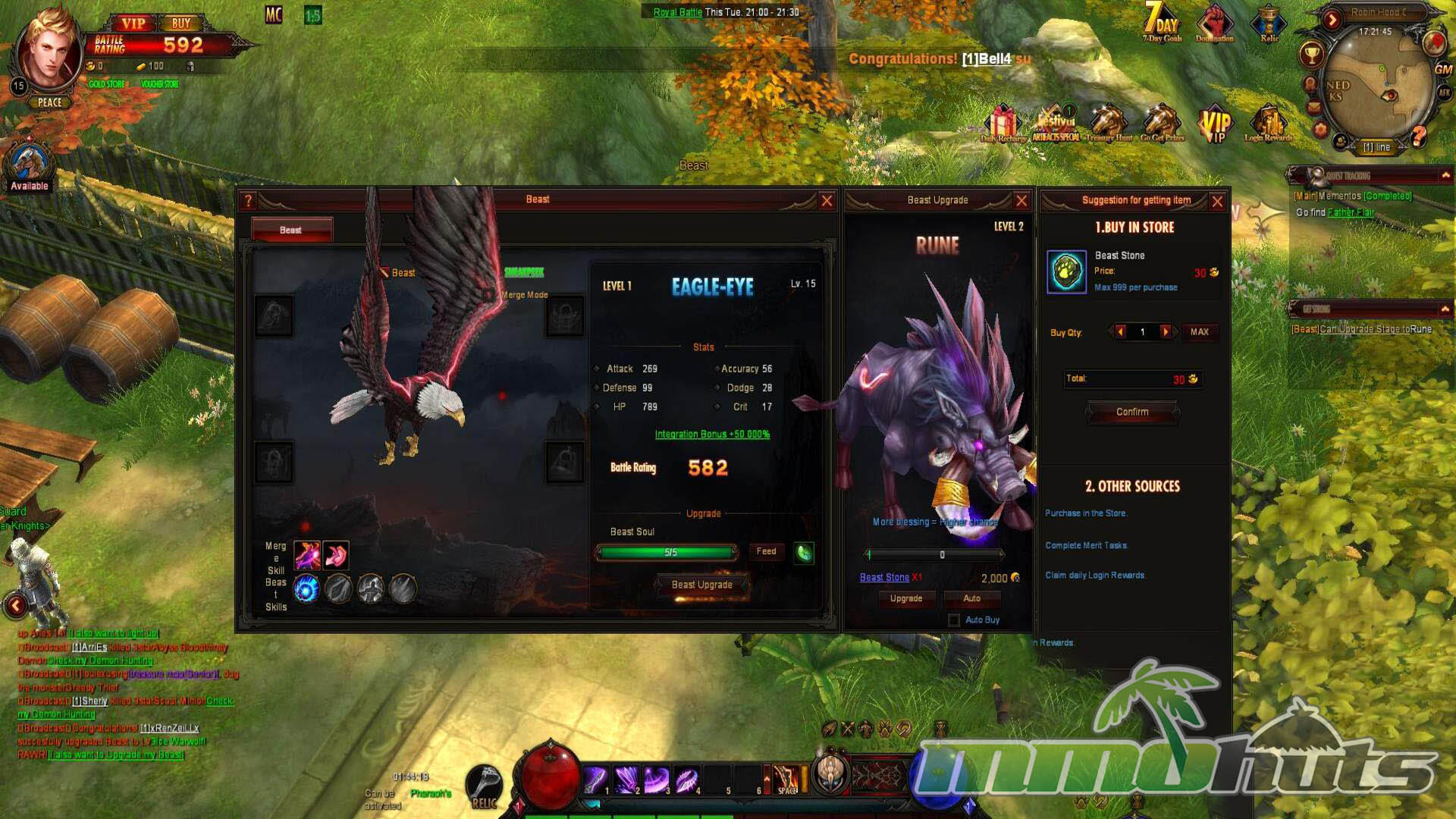
Task: Open the Integration Bonus details
Action: tap(712, 435)
